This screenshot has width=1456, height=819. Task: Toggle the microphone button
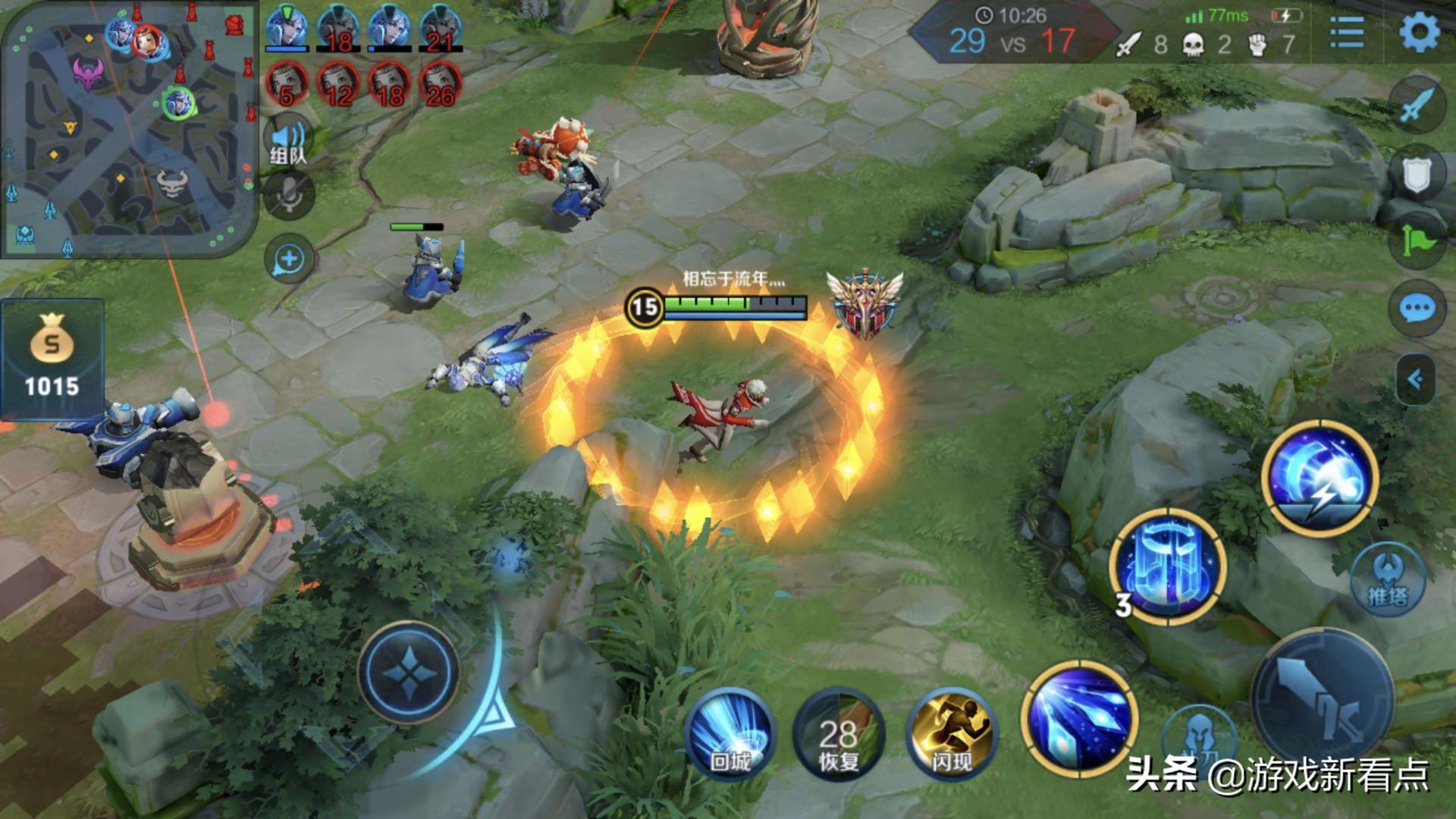289,196
